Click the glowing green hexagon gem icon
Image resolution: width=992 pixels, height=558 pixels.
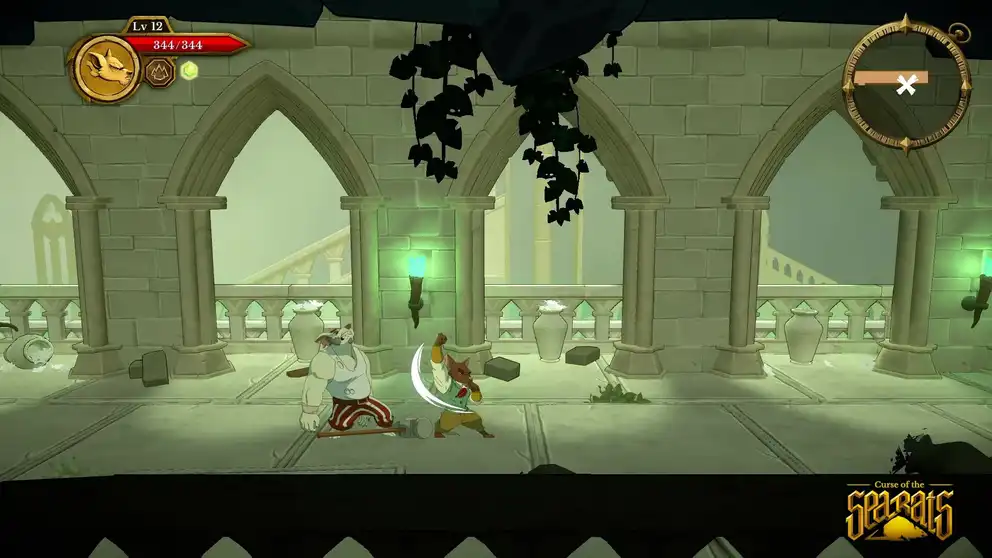click(189, 70)
